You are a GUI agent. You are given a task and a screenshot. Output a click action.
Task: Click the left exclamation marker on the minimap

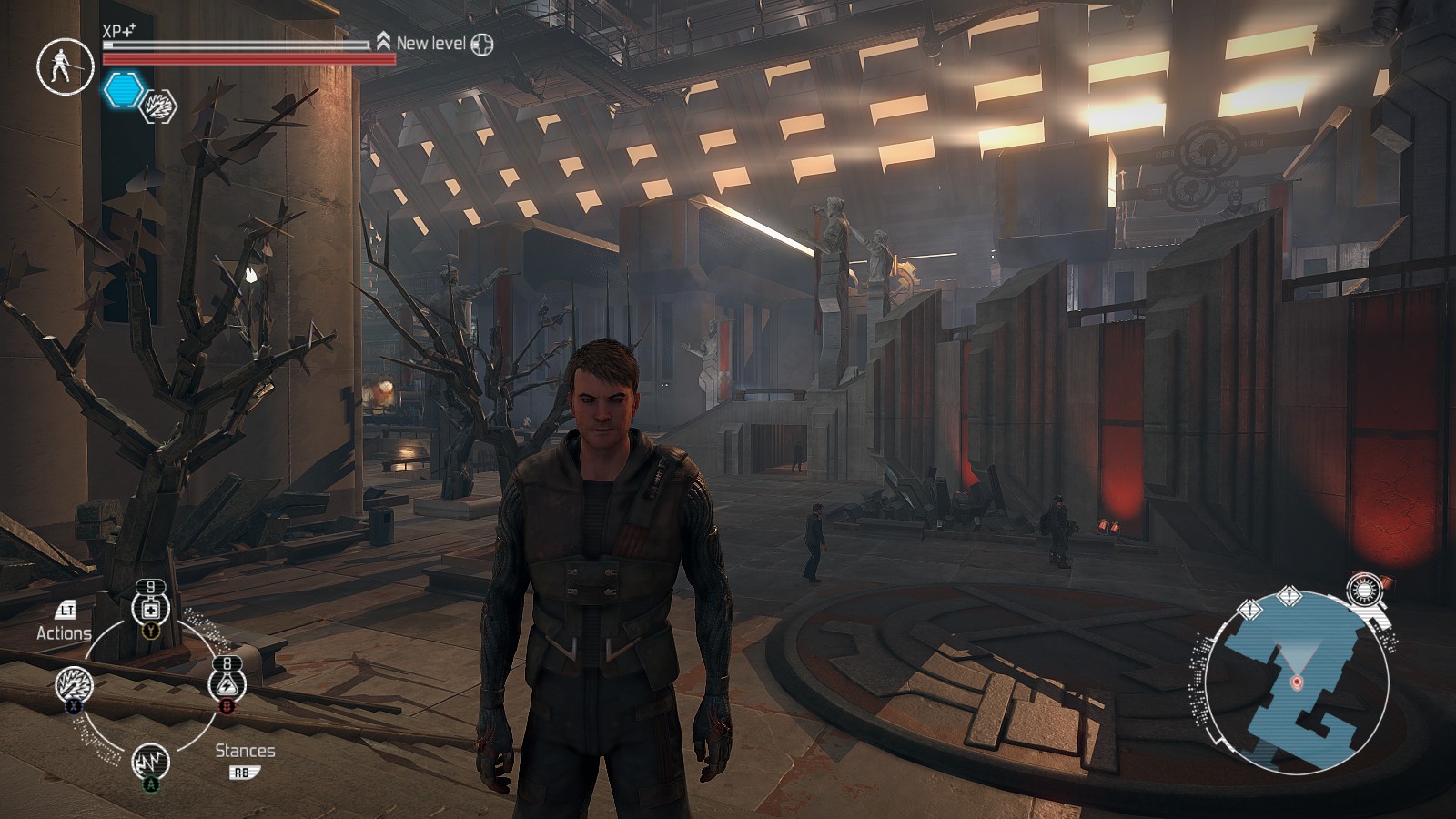[1249, 609]
